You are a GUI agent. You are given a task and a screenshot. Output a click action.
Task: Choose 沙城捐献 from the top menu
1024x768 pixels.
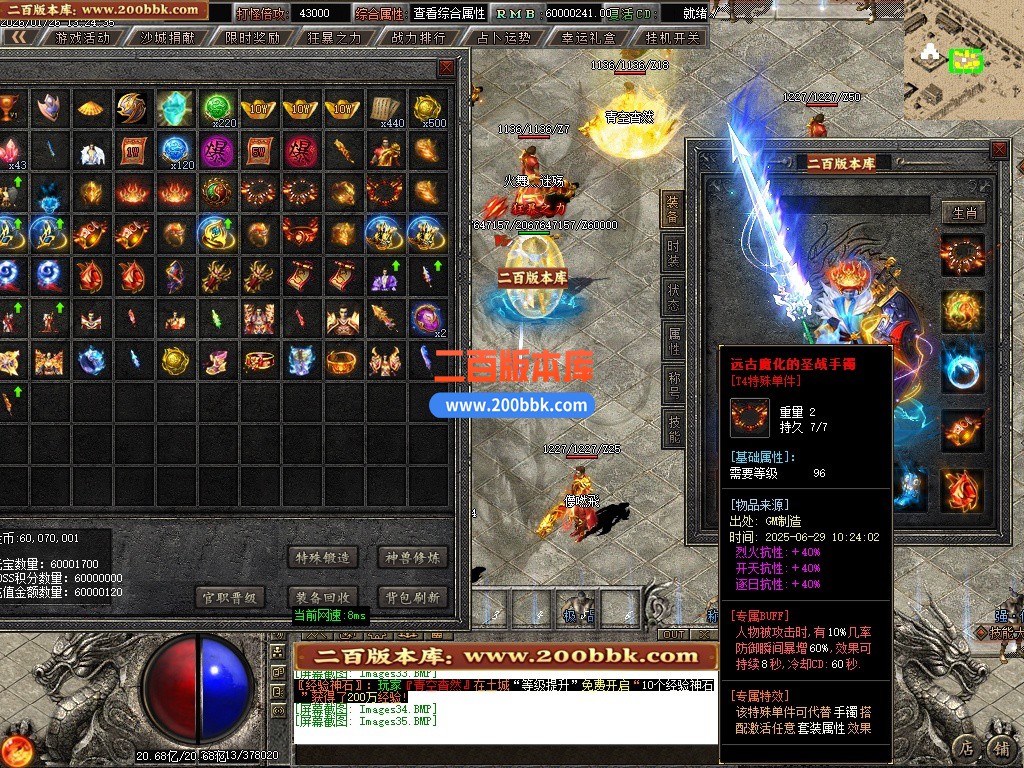pos(166,38)
